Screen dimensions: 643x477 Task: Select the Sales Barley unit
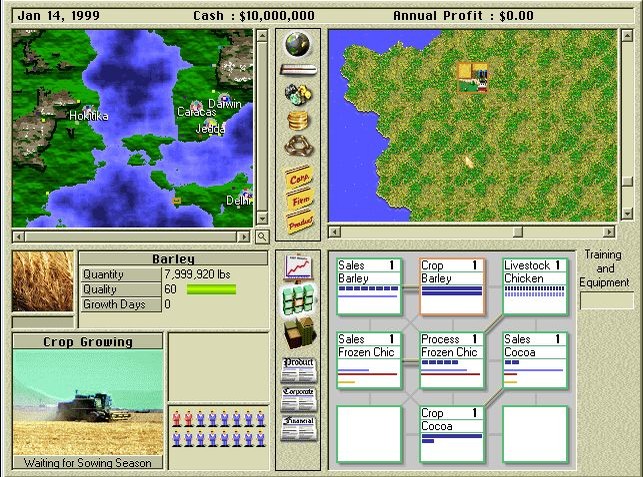[x=369, y=286]
